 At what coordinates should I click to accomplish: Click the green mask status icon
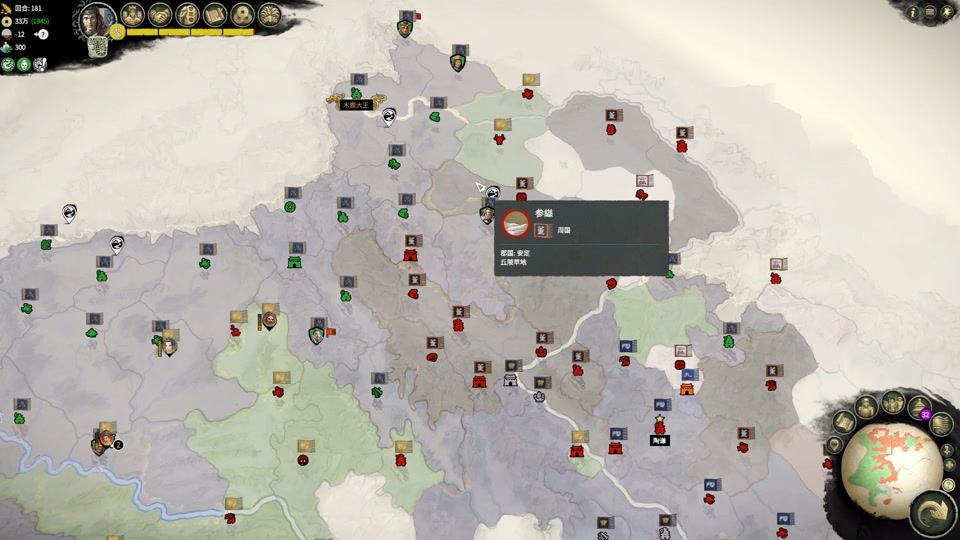(23, 65)
